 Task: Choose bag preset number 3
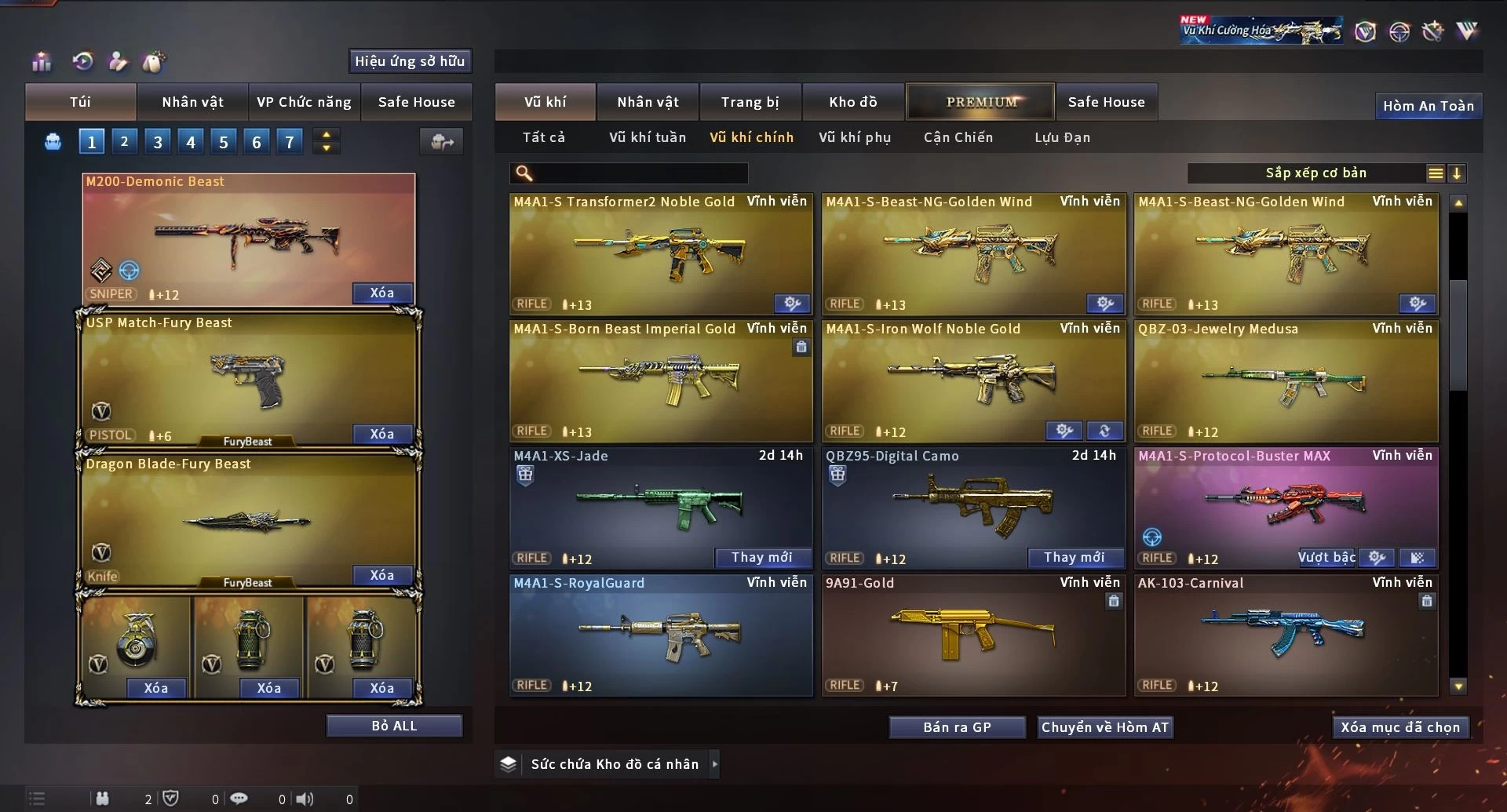(158, 142)
